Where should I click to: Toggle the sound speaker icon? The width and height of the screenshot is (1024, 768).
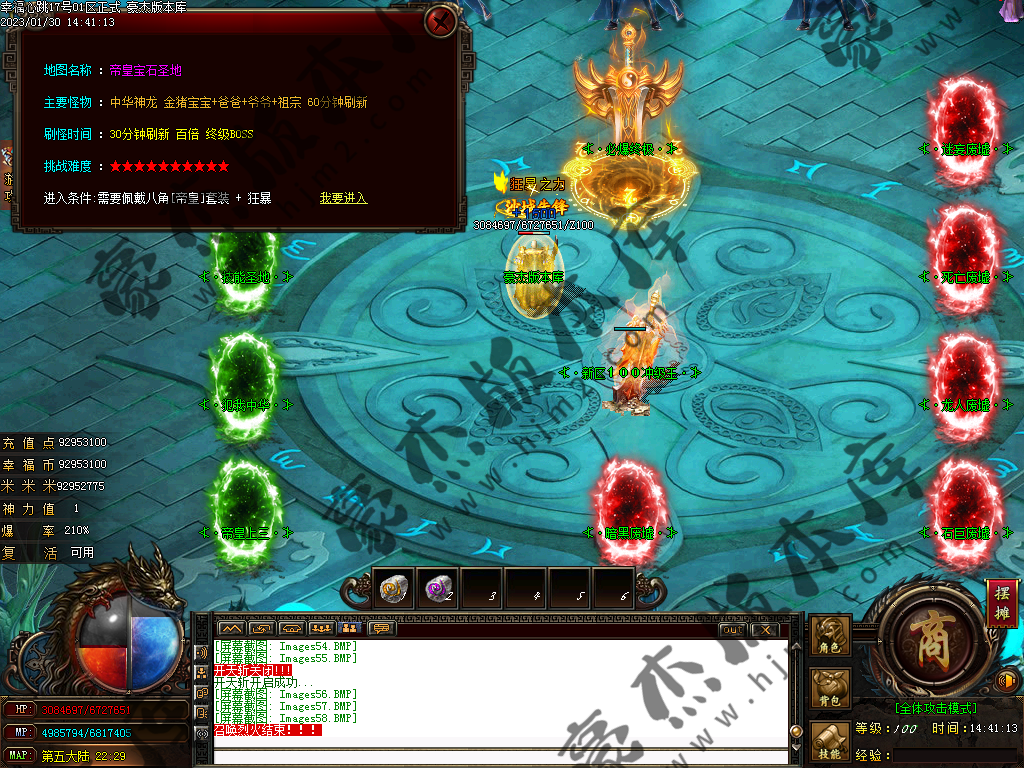click(x=1008, y=682)
